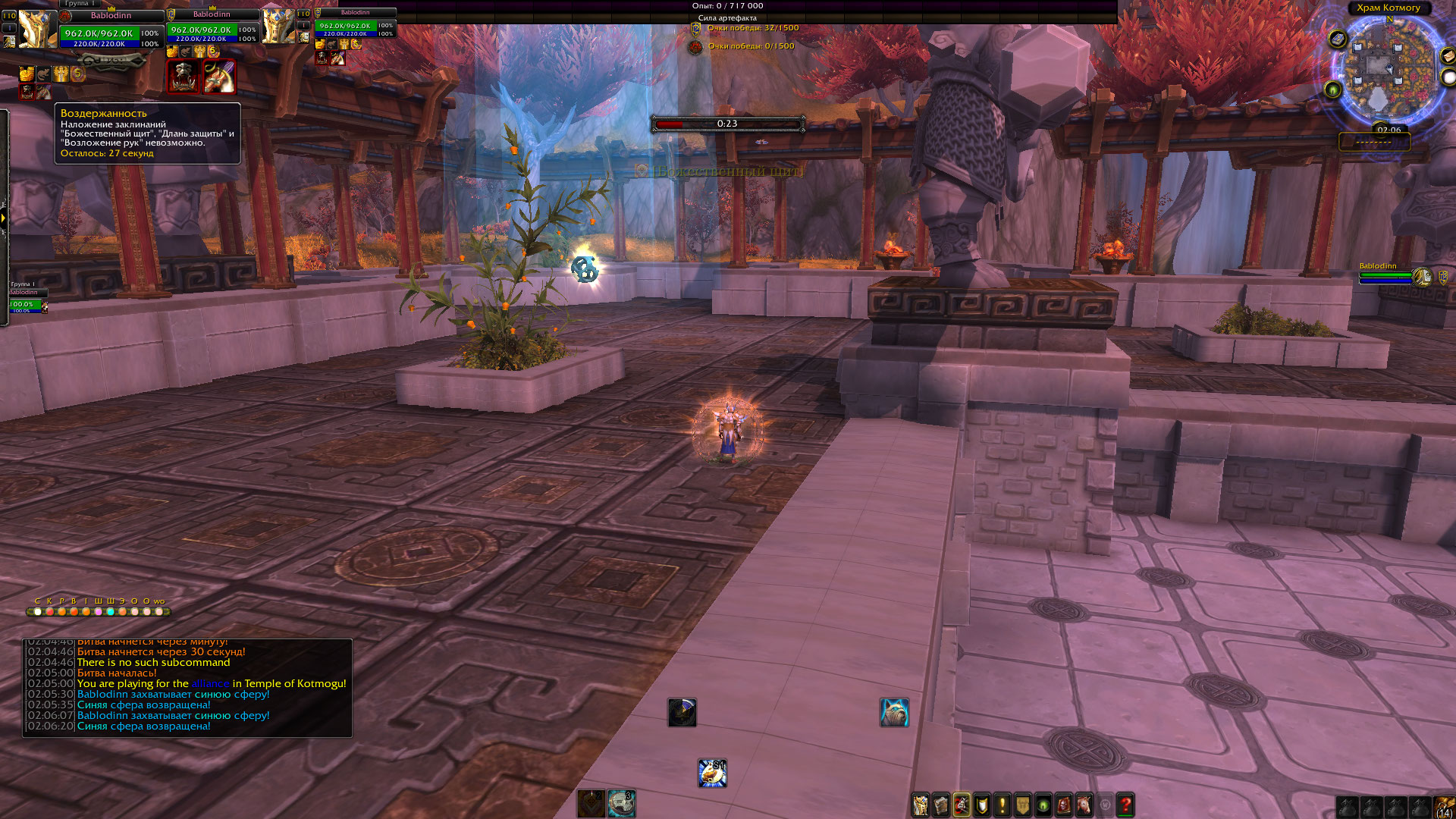Click the Храм Котмогу zone name label
Image resolution: width=1456 pixels, height=819 pixels.
tap(1389, 8)
